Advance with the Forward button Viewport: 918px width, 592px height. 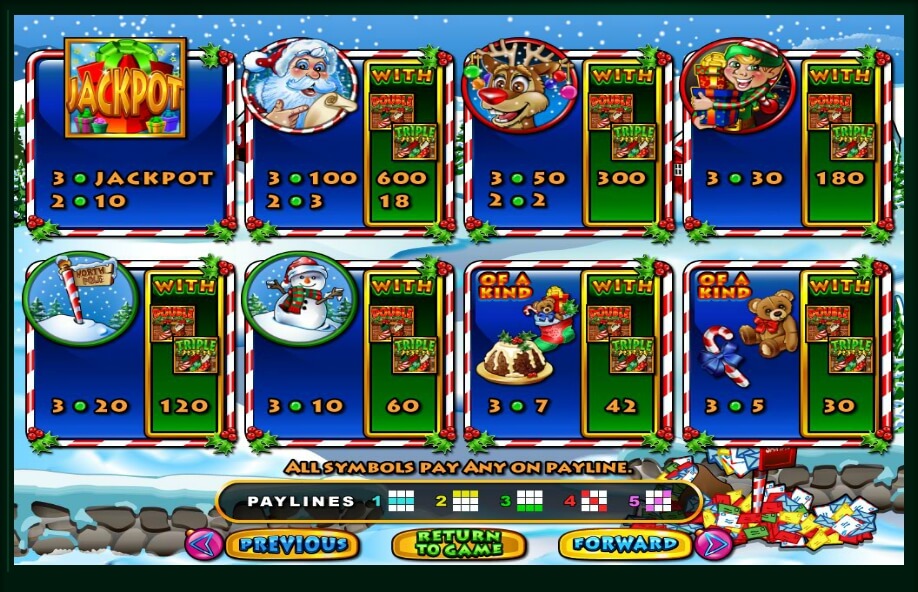coord(626,544)
